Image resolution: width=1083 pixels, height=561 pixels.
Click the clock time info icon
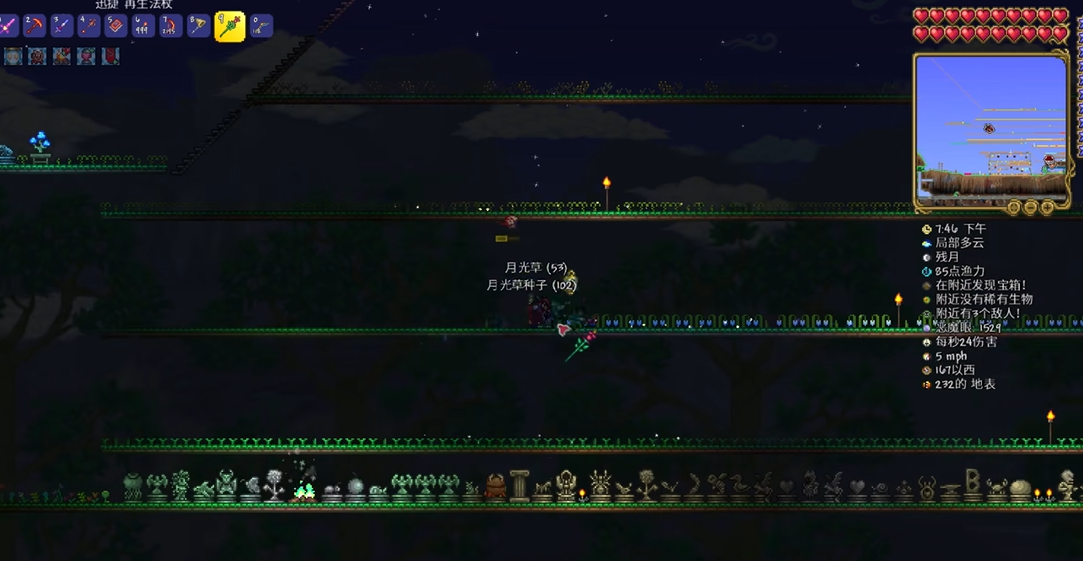tap(926, 229)
